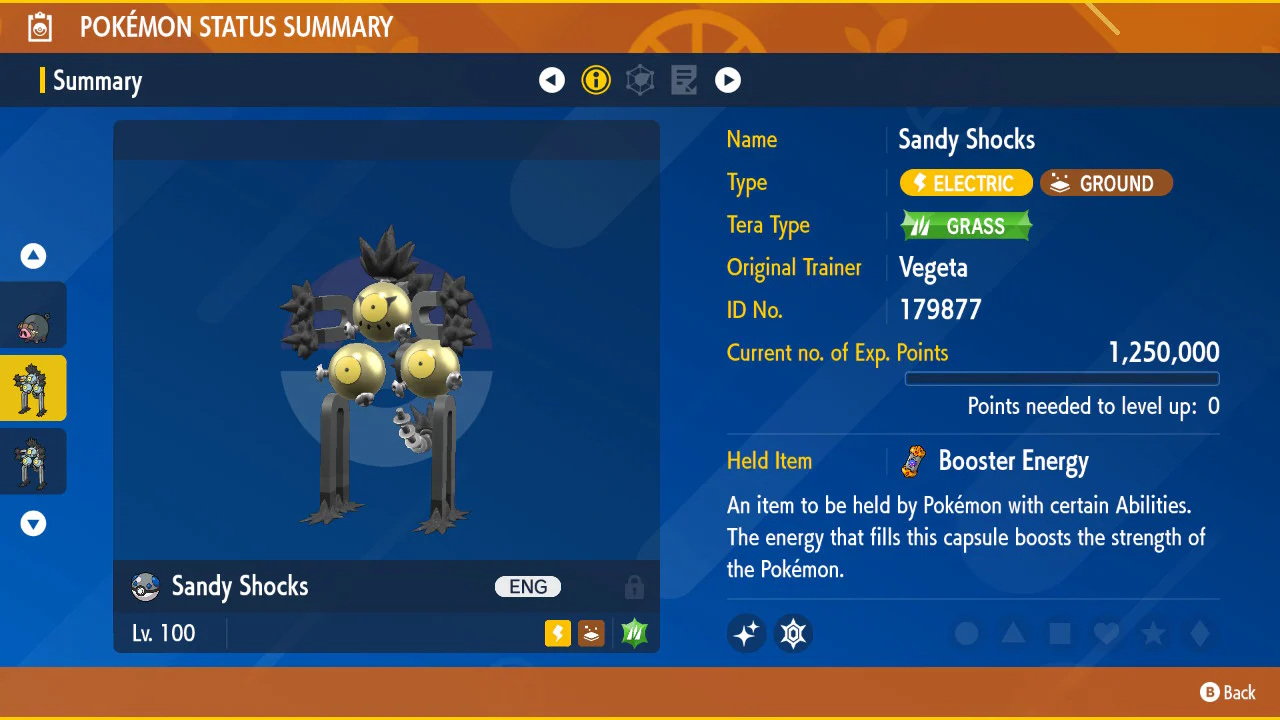
Task: Go to the next summary page arrow
Action: click(x=728, y=80)
